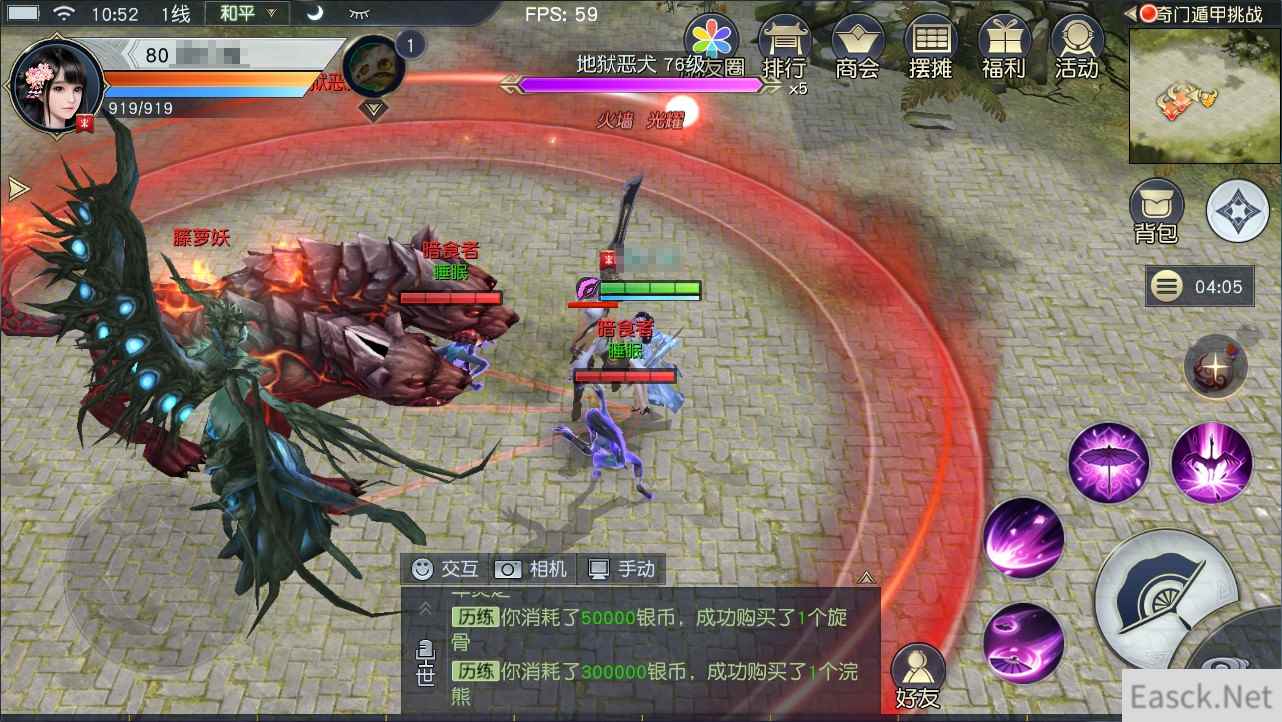Viewport: 1282px width, 722px height.
Task: Open the minimap in the corner
Action: coord(1203,96)
